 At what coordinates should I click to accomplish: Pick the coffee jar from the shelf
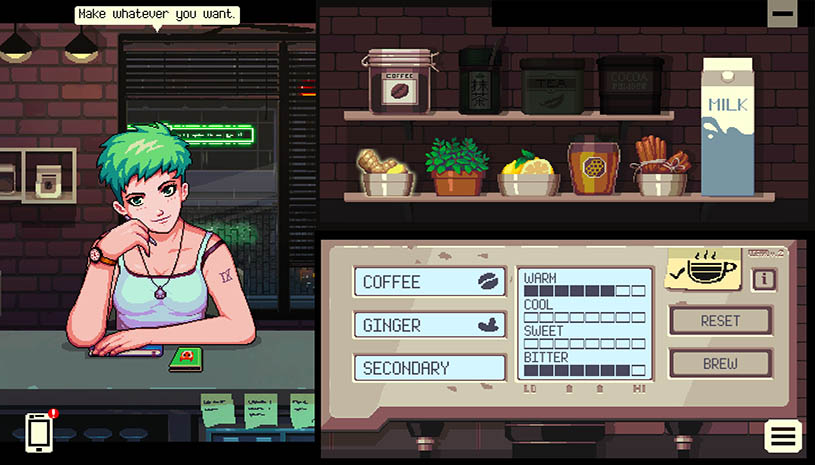click(396, 81)
